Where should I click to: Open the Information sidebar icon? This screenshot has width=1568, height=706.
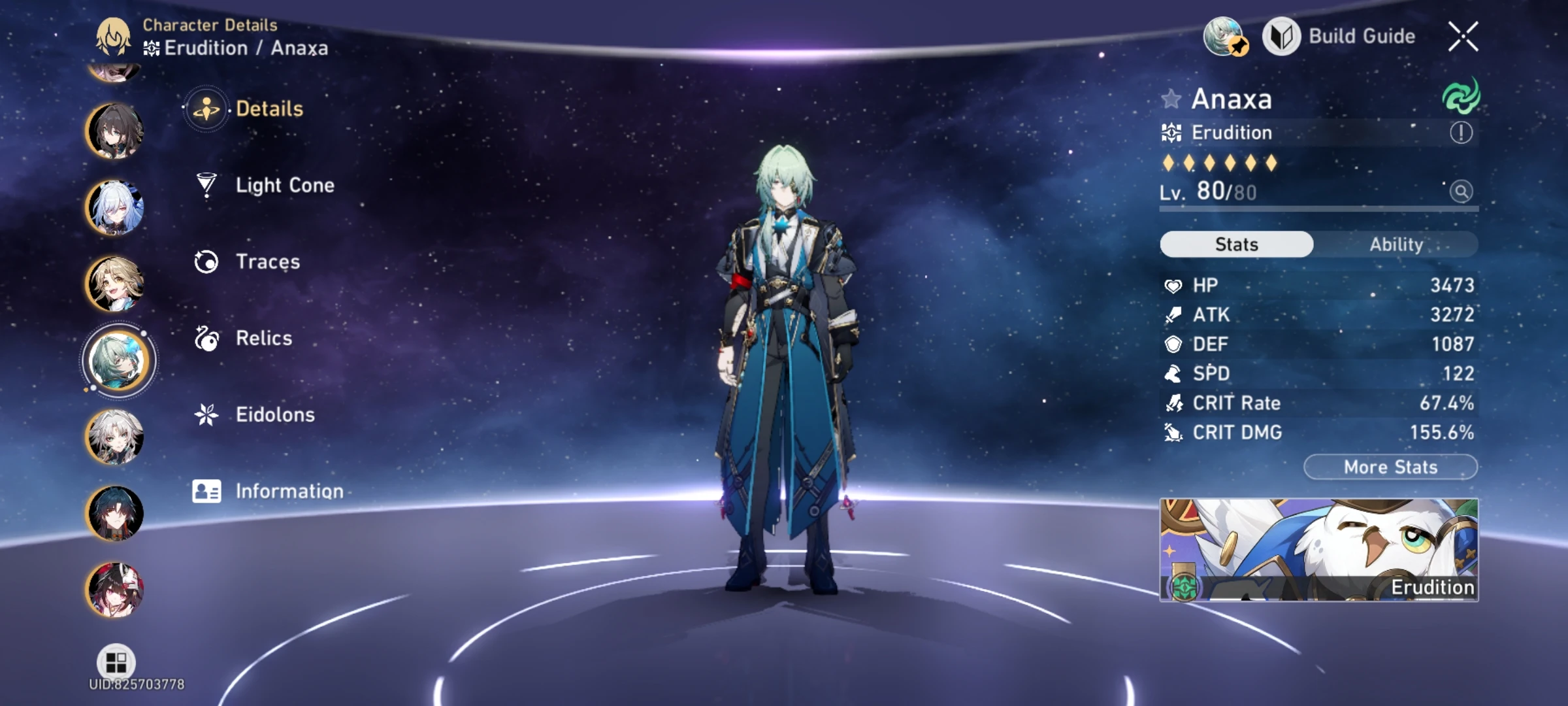click(x=206, y=490)
